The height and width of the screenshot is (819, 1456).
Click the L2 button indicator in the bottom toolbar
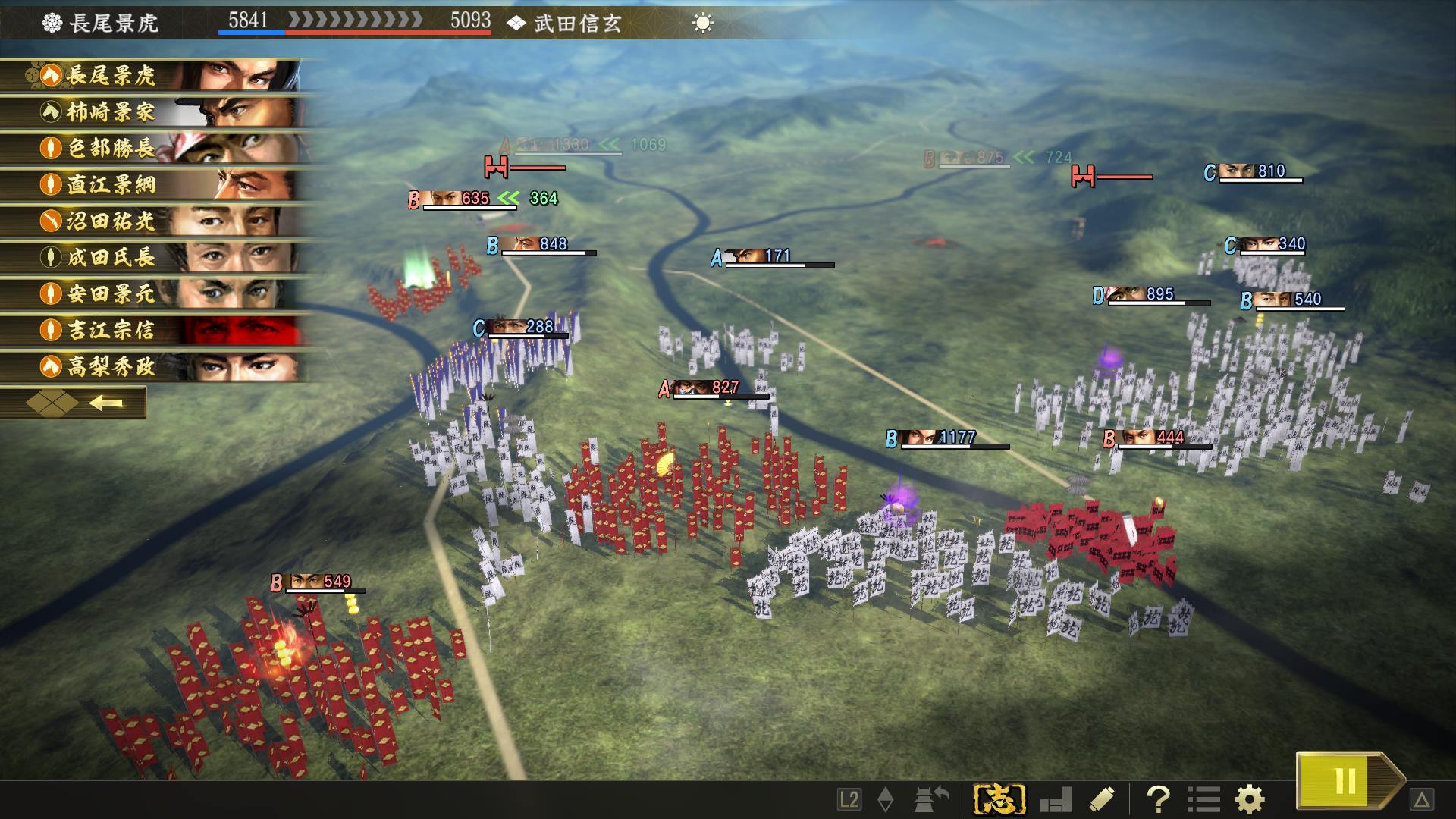(849, 799)
